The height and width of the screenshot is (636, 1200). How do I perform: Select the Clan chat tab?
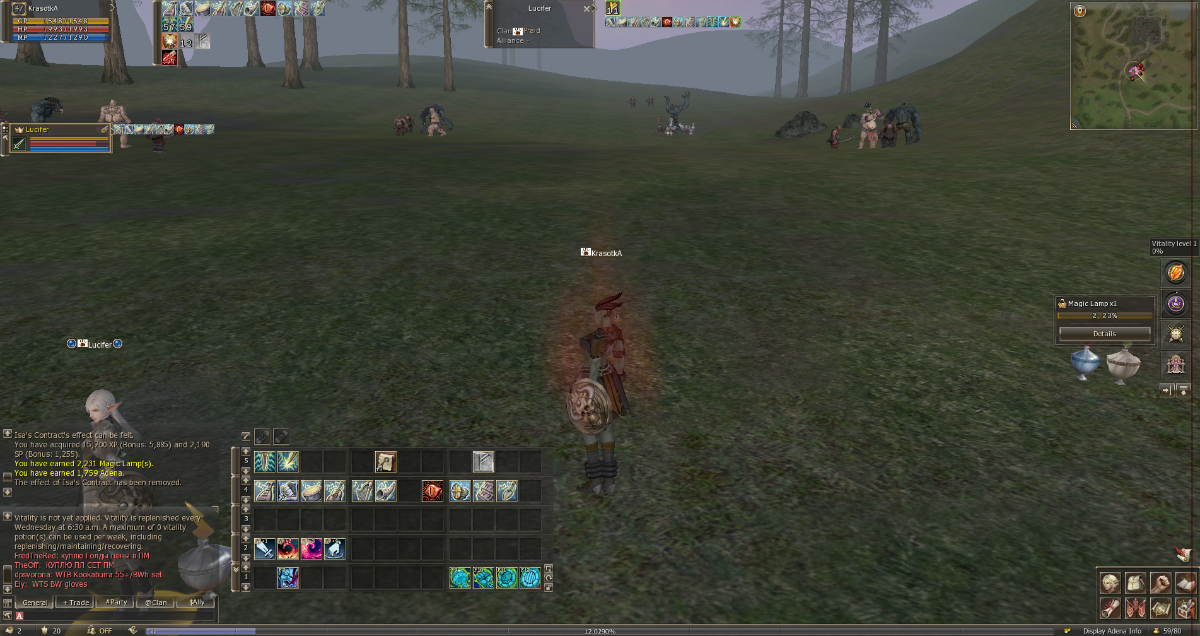point(156,602)
